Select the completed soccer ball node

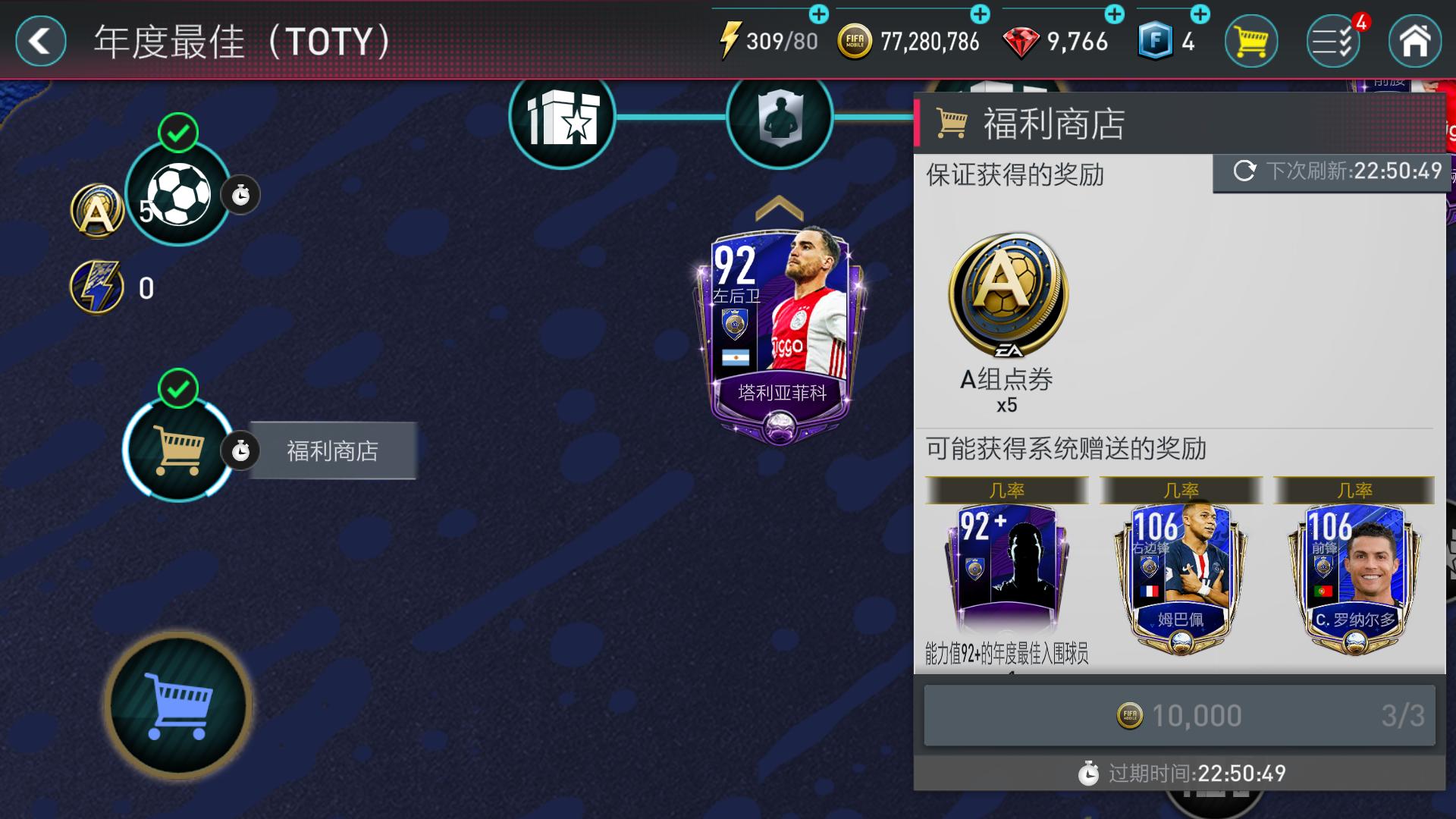click(x=179, y=193)
